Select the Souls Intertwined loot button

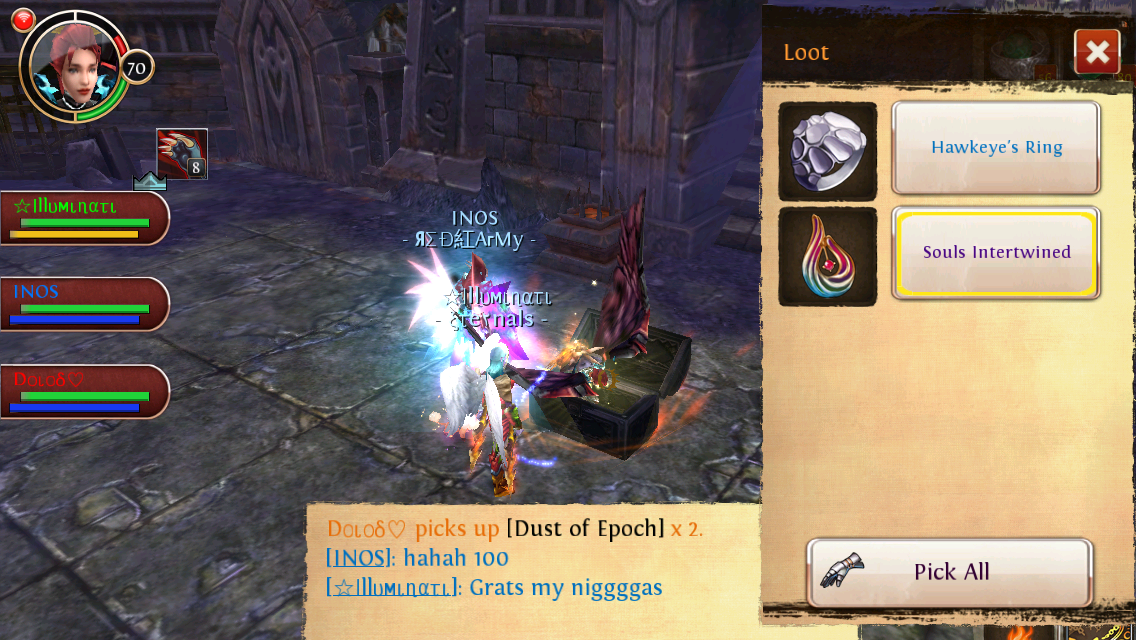996,252
